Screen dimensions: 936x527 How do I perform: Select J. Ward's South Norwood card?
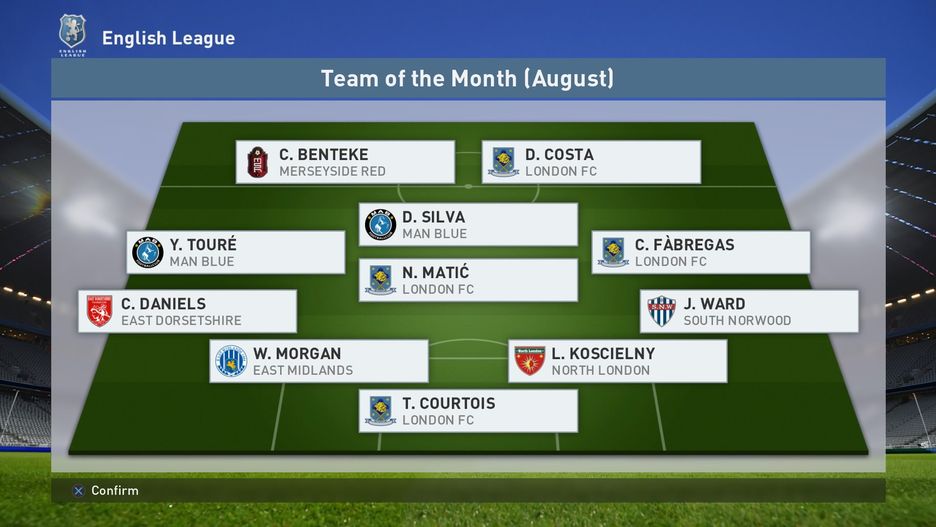tap(749, 311)
